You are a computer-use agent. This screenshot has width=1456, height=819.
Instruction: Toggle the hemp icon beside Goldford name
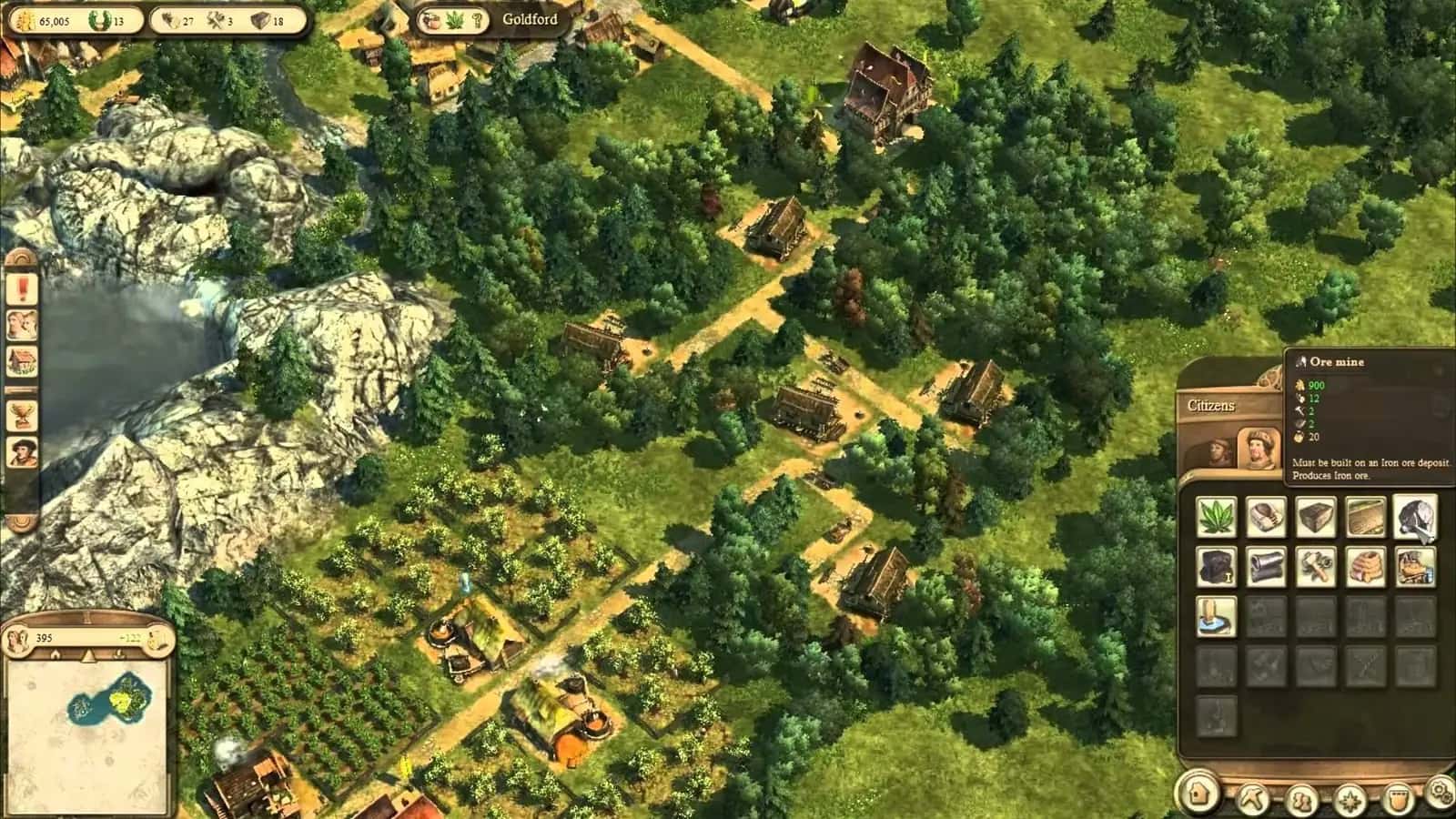pos(452,18)
